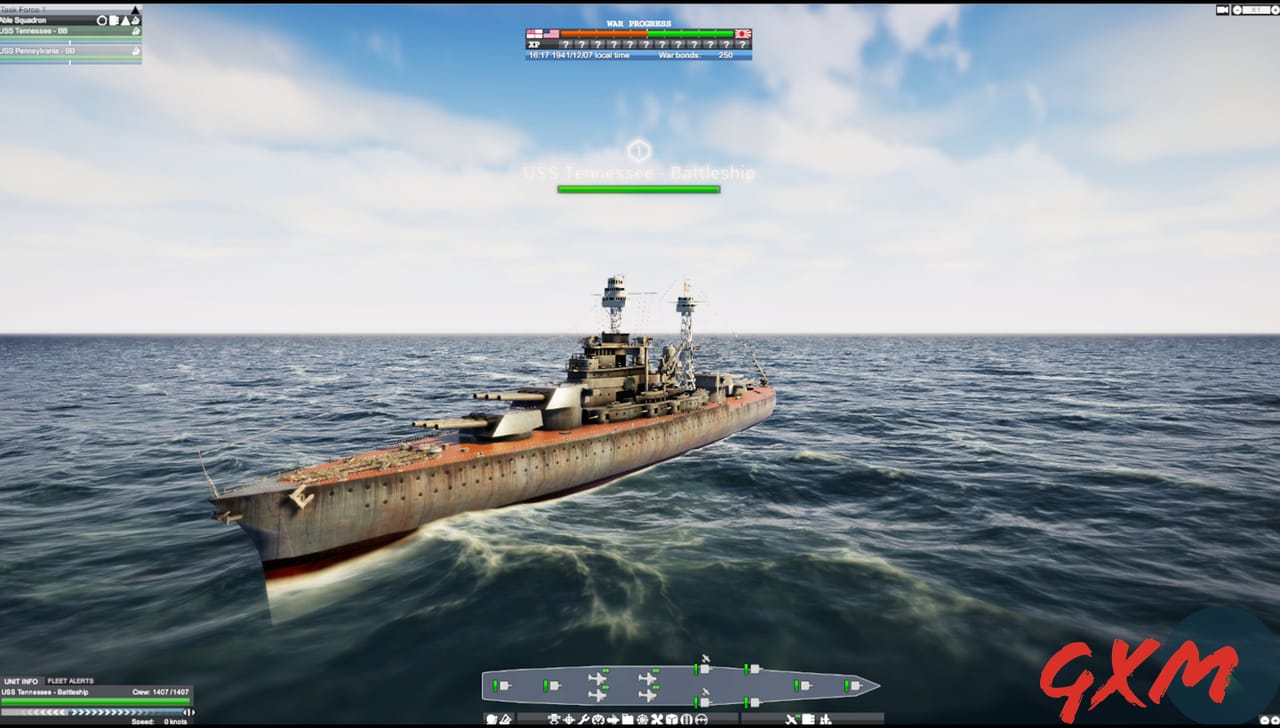Open the crew management gauge icon
Viewport: 1280px width, 728px height.
point(598,717)
